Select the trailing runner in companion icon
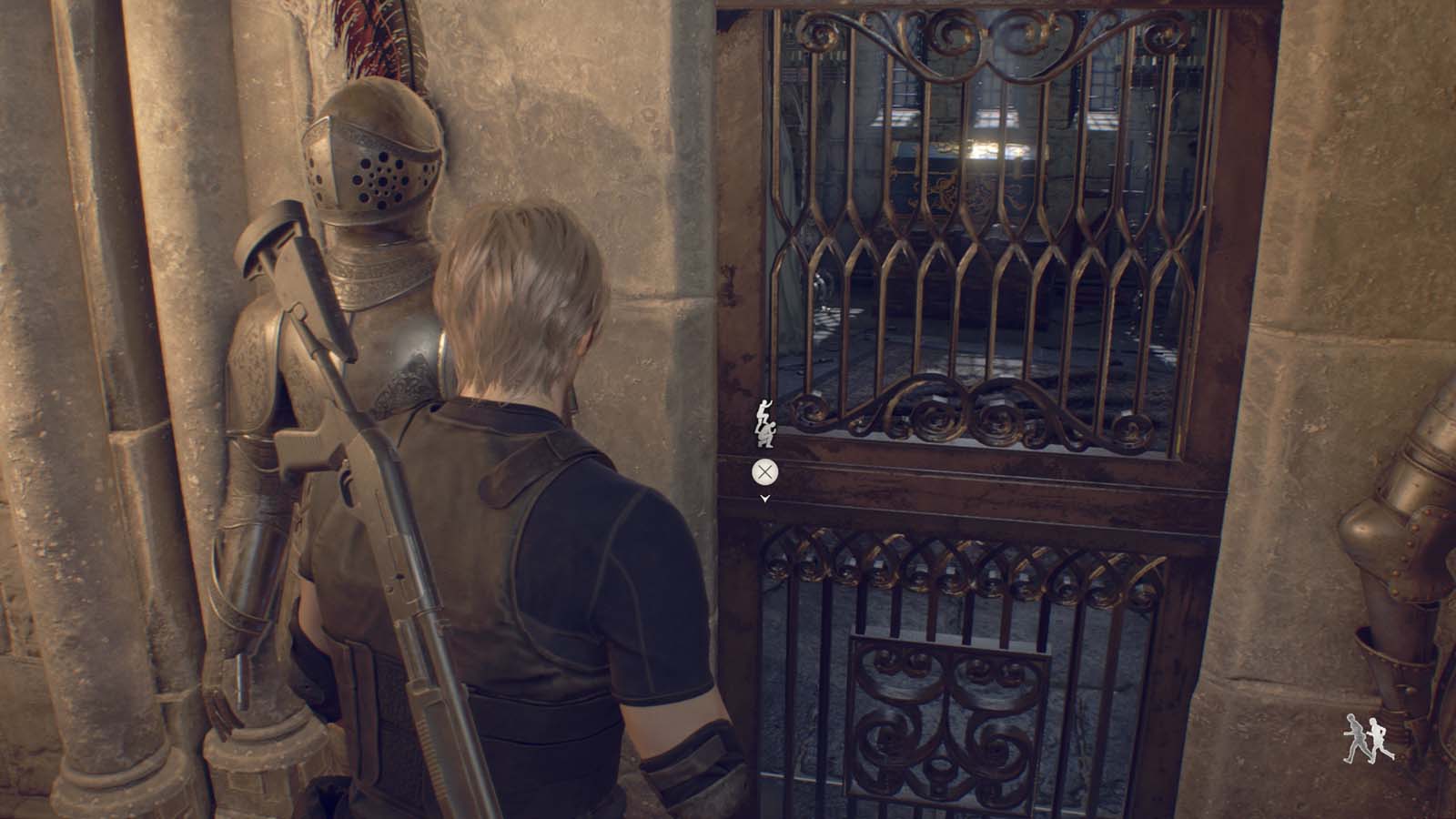Image resolution: width=1456 pixels, height=819 pixels. coord(1354,737)
